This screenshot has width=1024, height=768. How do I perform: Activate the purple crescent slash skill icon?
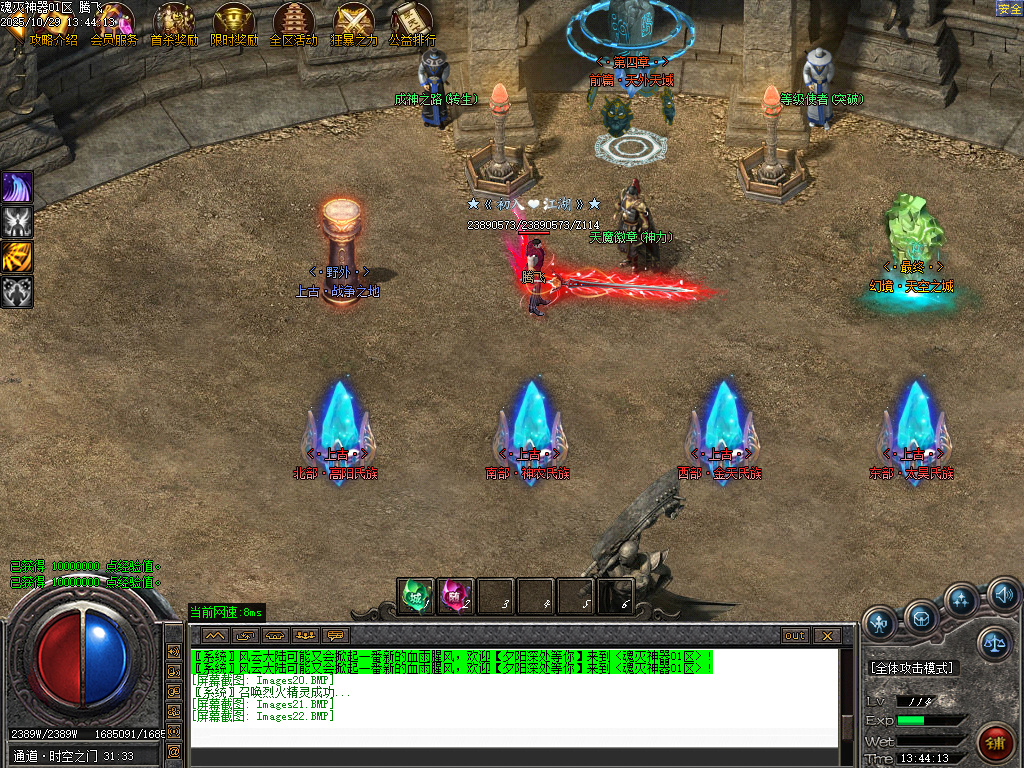click(18, 187)
